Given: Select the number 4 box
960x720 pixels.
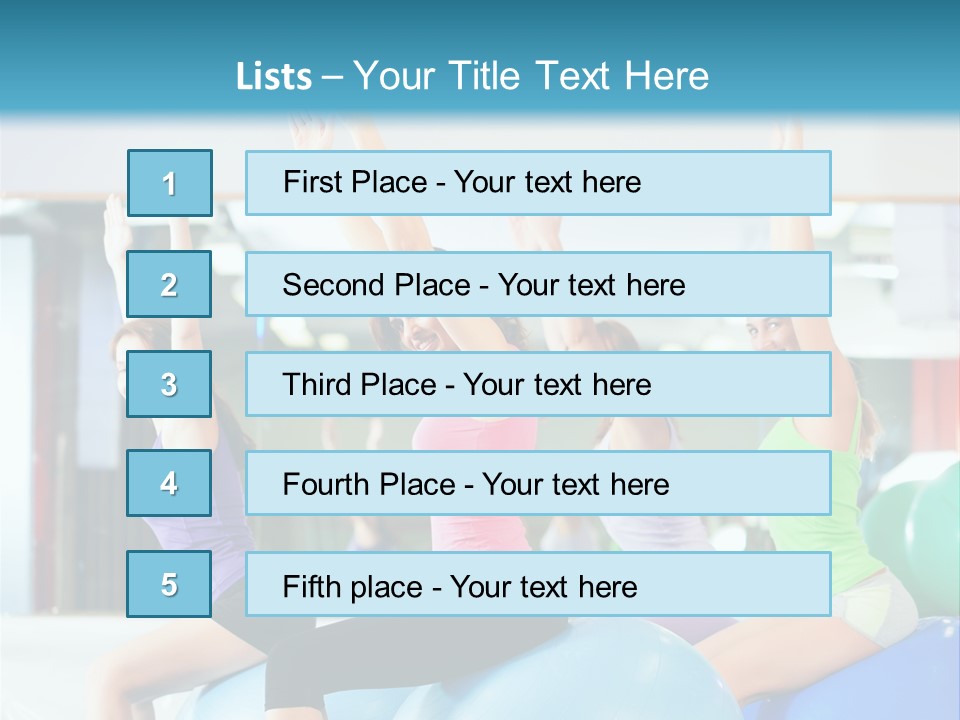Looking at the screenshot, I should pyautogui.click(x=169, y=483).
